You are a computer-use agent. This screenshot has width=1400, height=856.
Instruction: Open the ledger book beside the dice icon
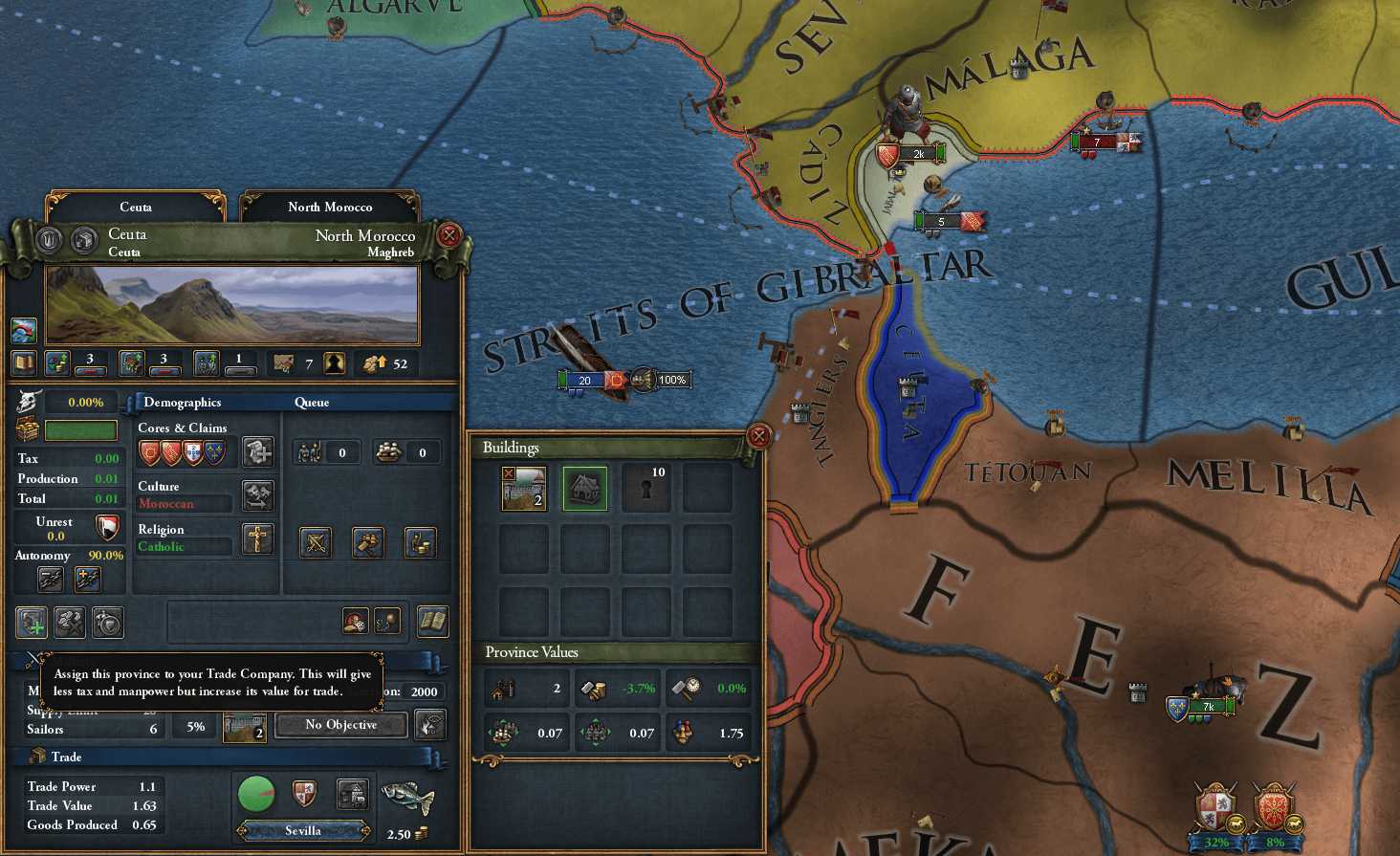(432, 622)
